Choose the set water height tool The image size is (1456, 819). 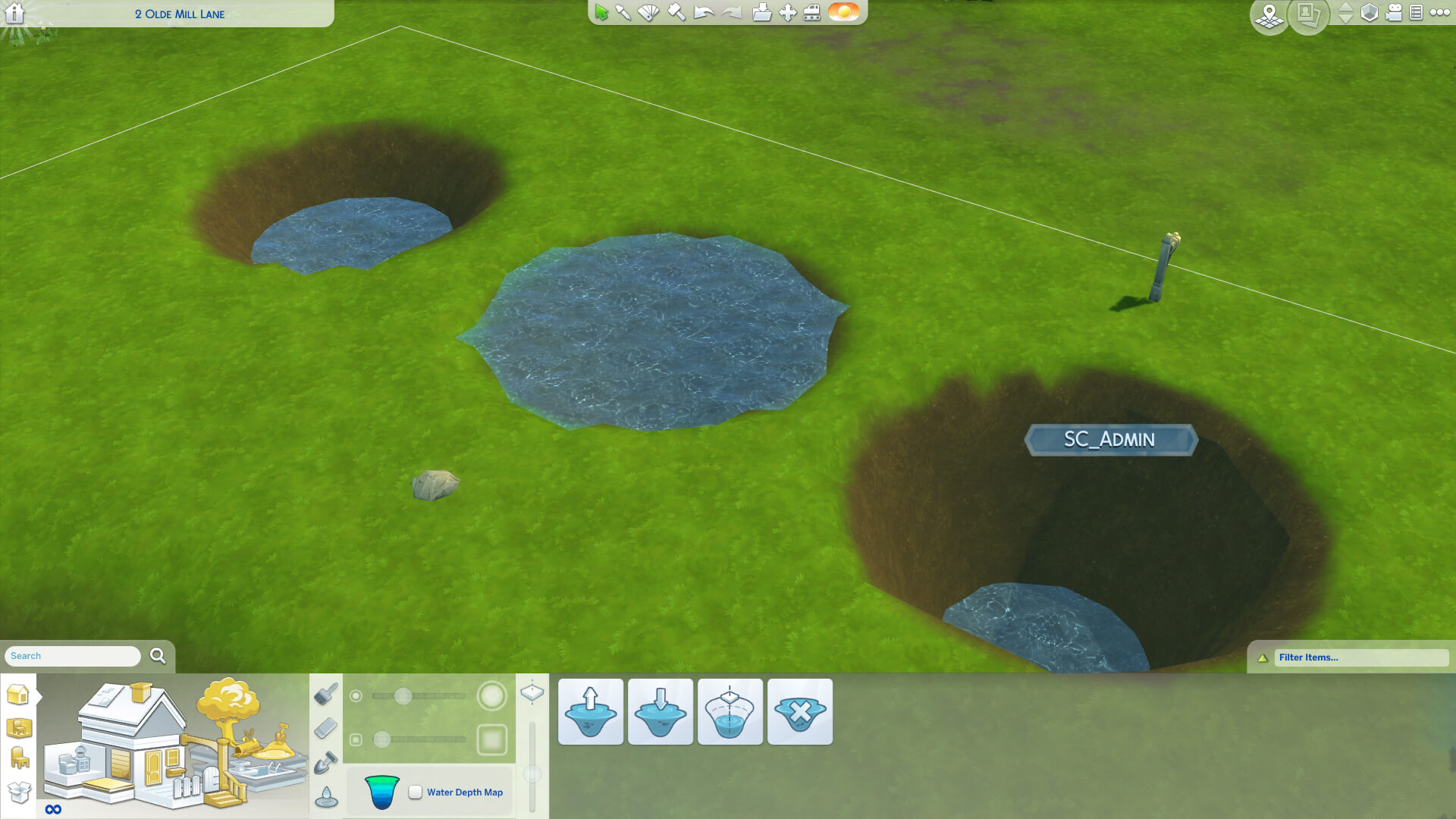point(730,711)
